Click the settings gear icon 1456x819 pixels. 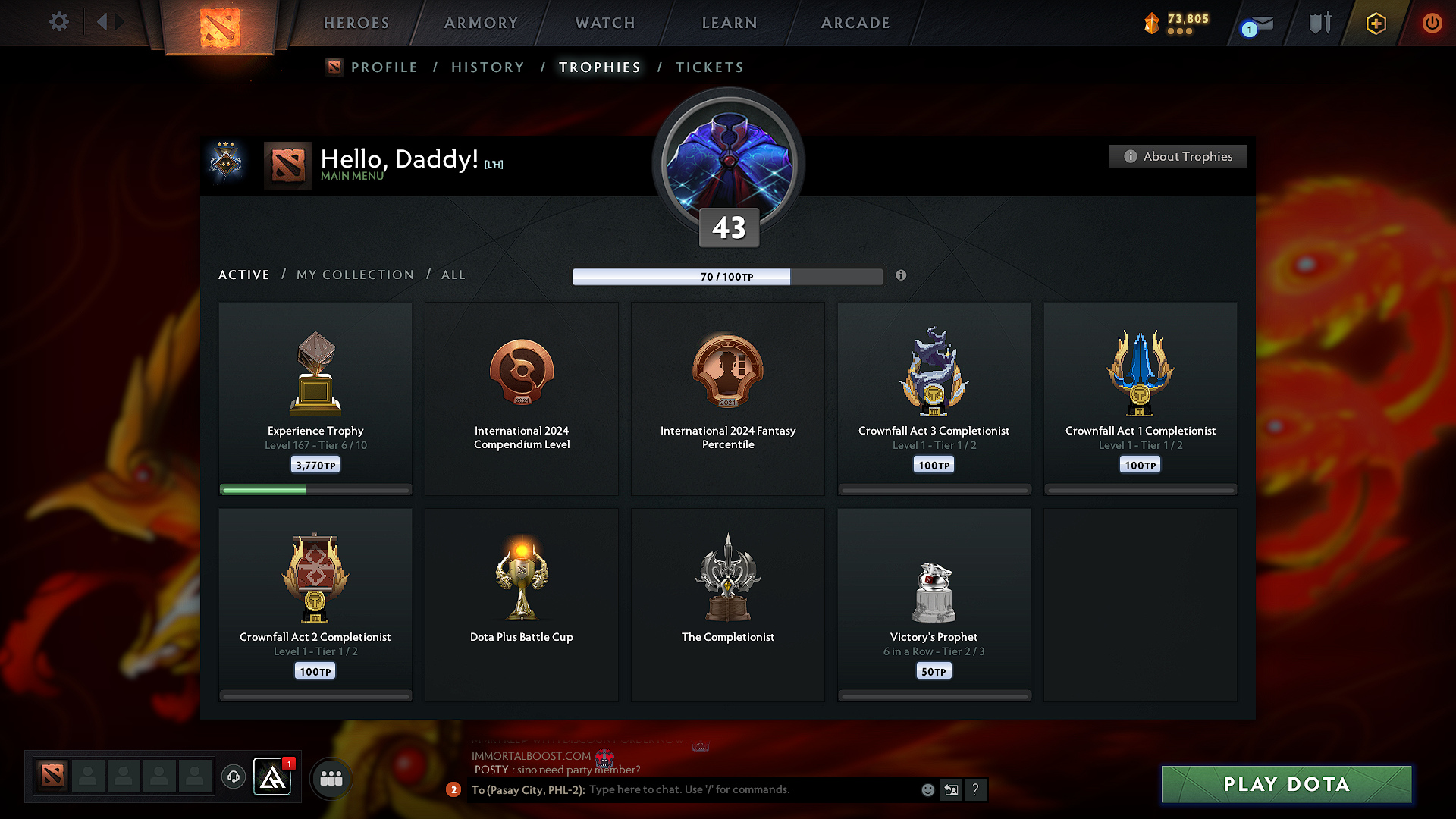(58, 22)
